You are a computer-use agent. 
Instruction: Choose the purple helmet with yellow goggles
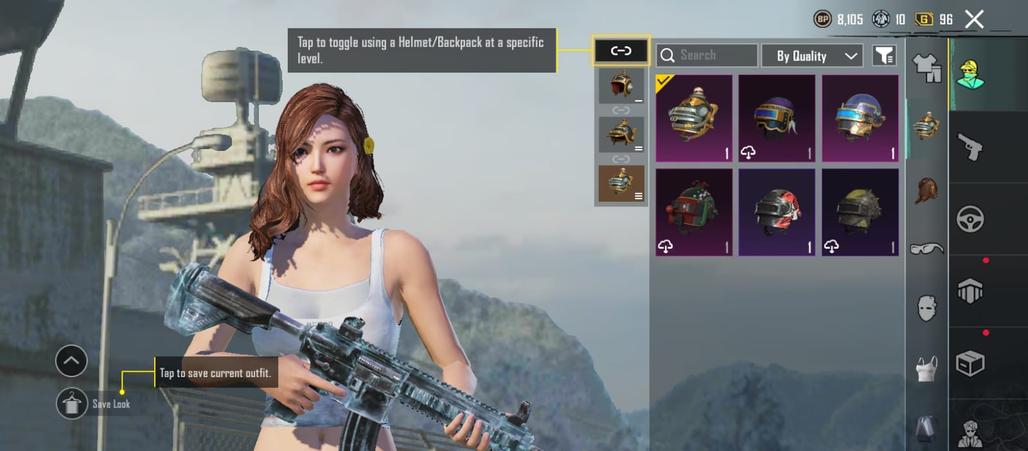pyautogui.click(x=777, y=118)
